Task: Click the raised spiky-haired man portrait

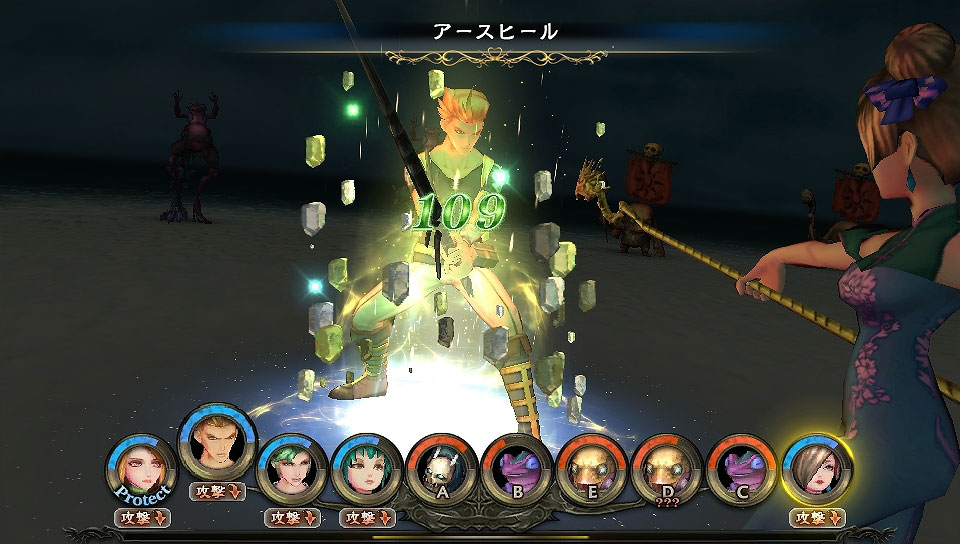Action: (217, 443)
